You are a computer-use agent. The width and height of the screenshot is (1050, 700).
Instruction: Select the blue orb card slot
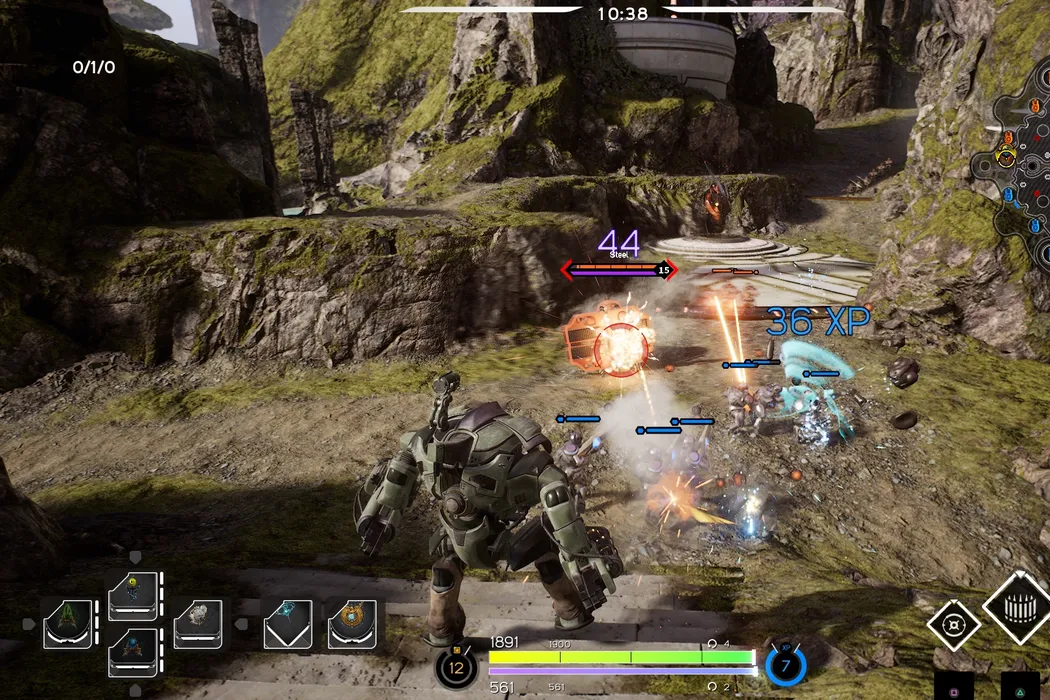point(133,652)
